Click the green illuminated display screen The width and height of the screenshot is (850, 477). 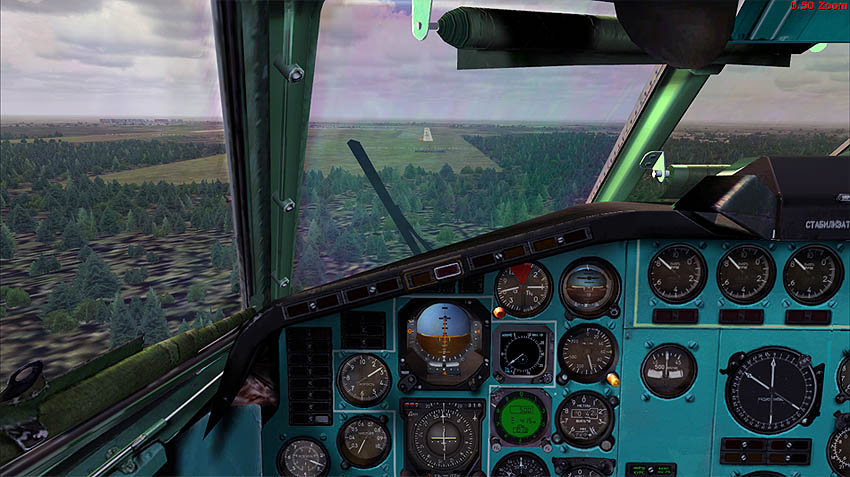click(521, 414)
